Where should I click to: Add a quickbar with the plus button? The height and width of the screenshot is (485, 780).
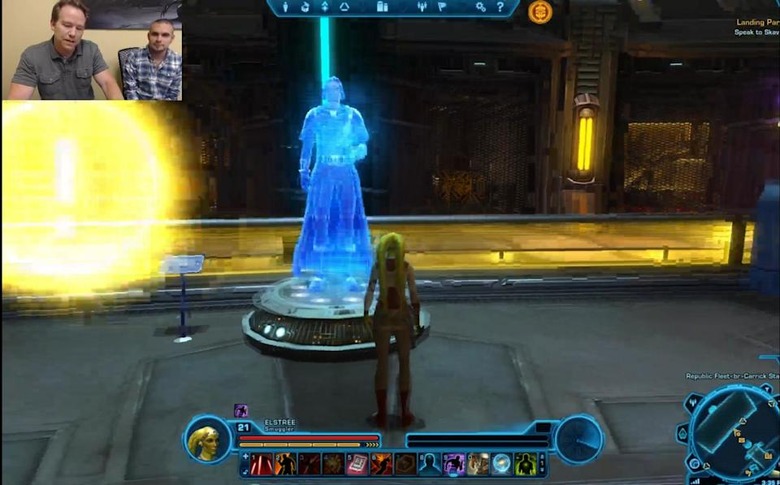coord(246,457)
